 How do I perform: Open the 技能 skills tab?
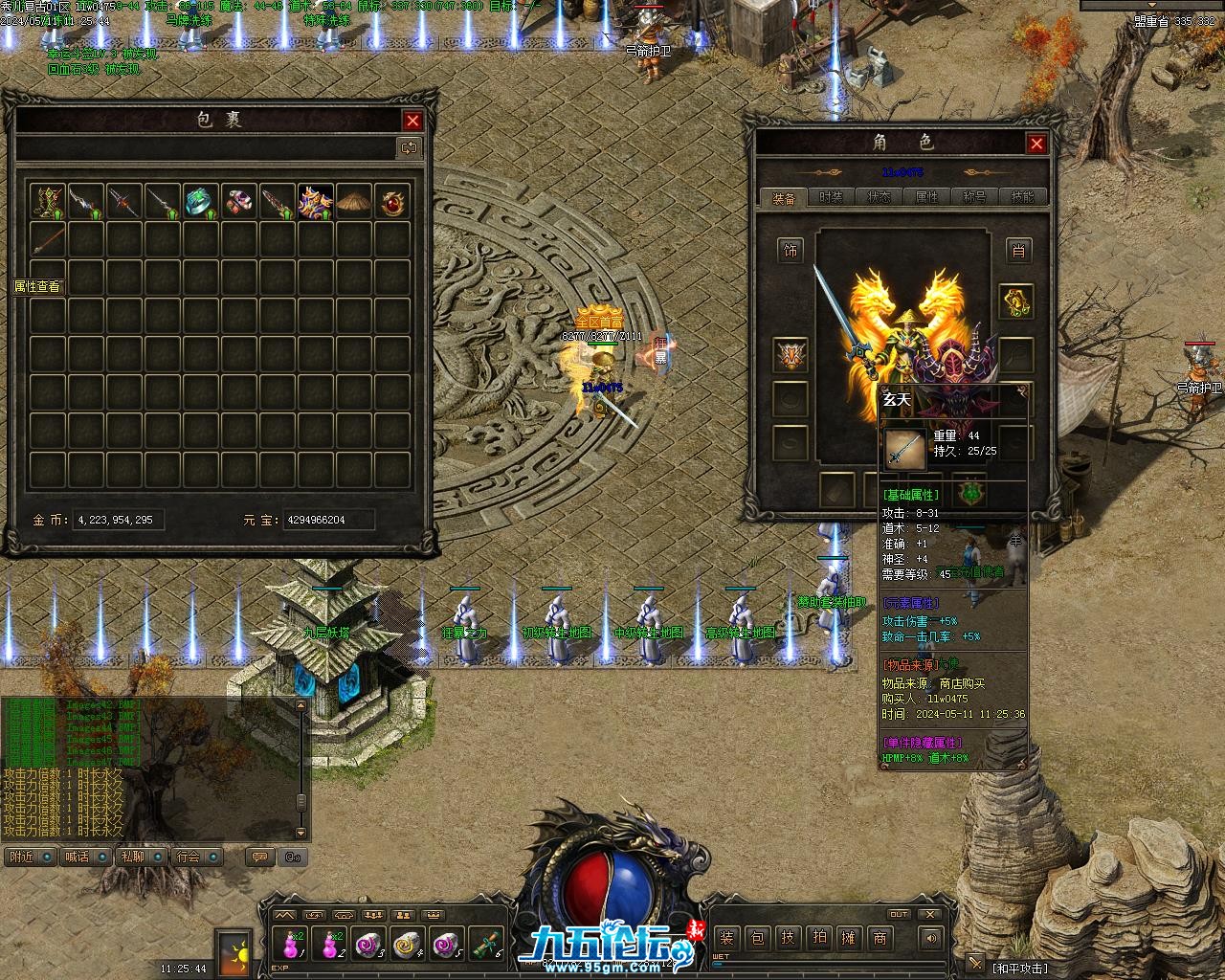1022,197
